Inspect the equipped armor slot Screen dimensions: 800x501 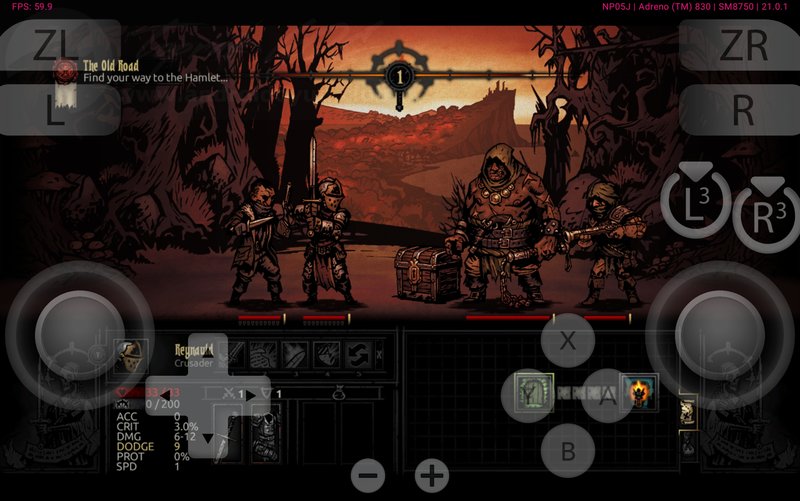click(265, 430)
